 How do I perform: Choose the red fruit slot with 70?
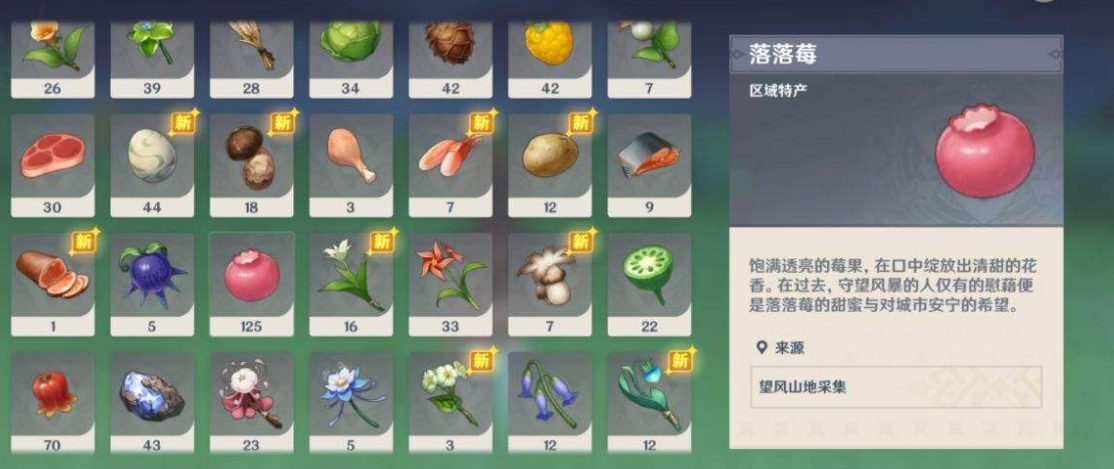52,394
